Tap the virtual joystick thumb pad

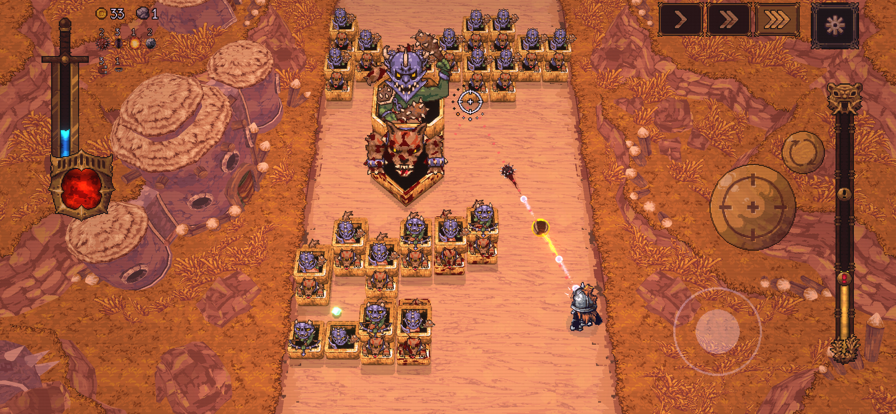[717, 330]
